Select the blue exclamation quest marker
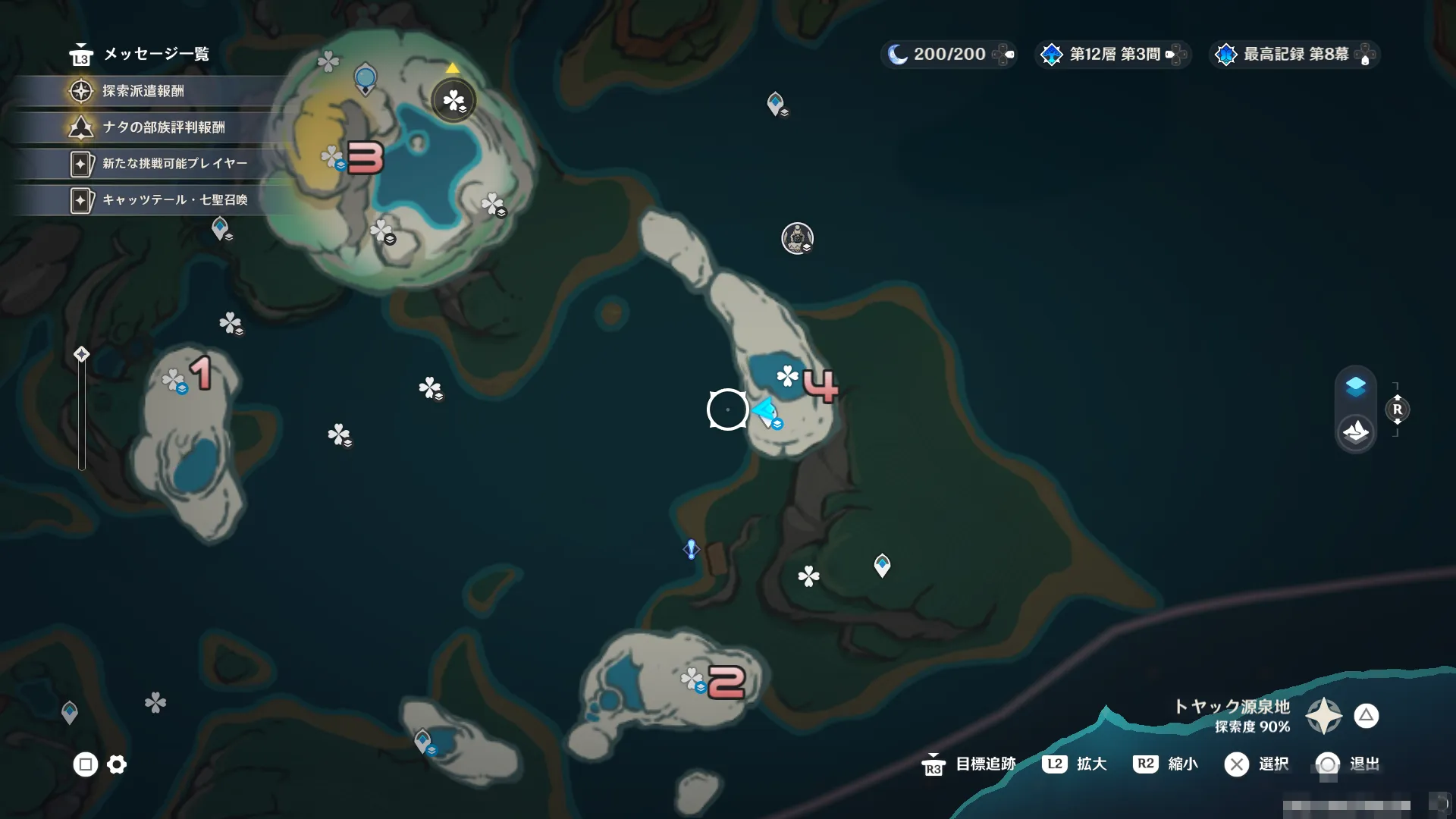Viewport: 1456px width, 819px height. [x=691, y=549]
